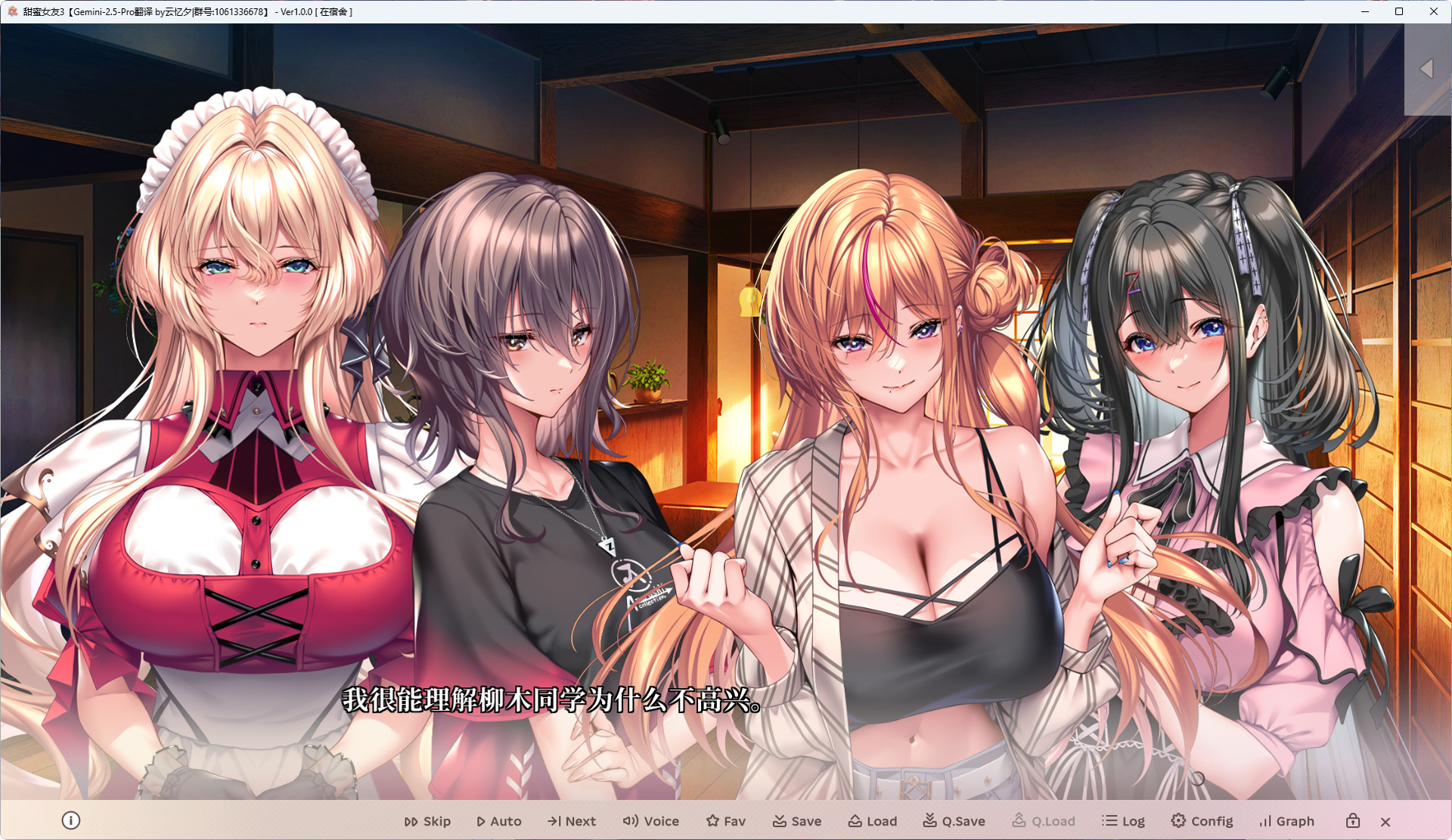
Task: Hide the toolbar with the X button
Action: 1385,822
